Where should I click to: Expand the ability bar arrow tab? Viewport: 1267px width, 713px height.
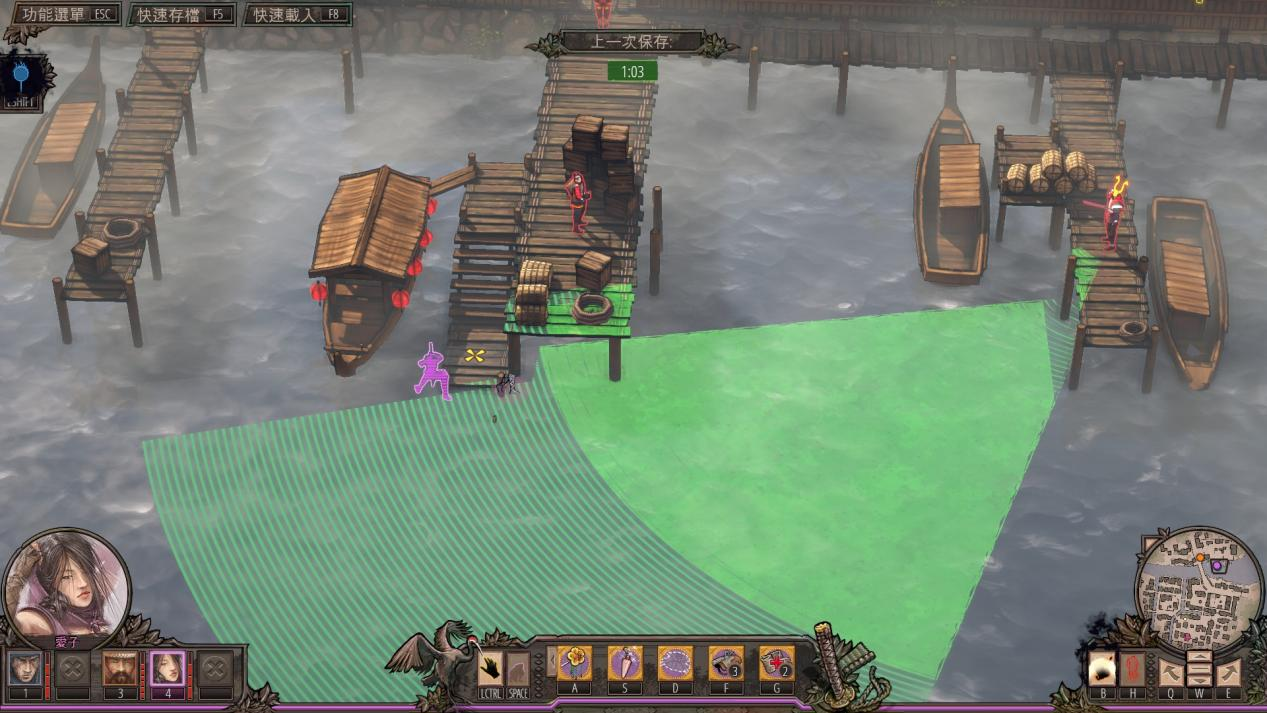(x=550, y=661)
